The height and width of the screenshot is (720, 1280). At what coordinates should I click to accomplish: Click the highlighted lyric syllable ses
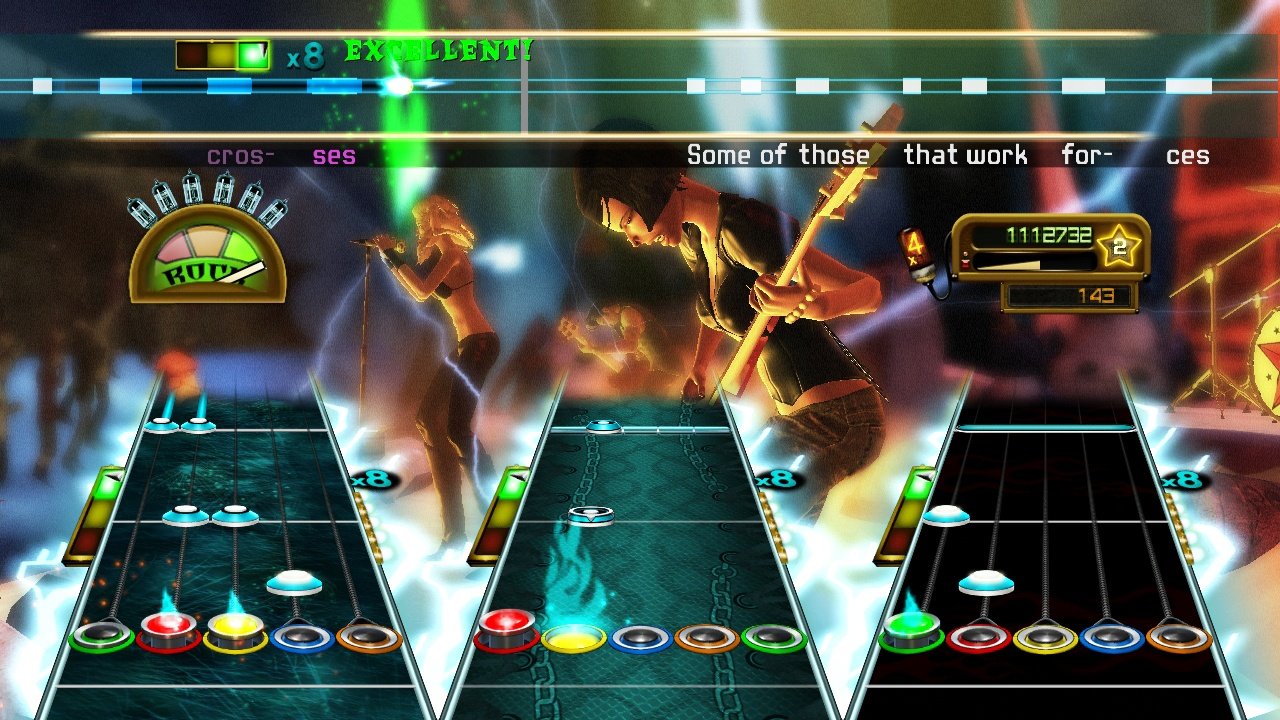tap(336, 156)
